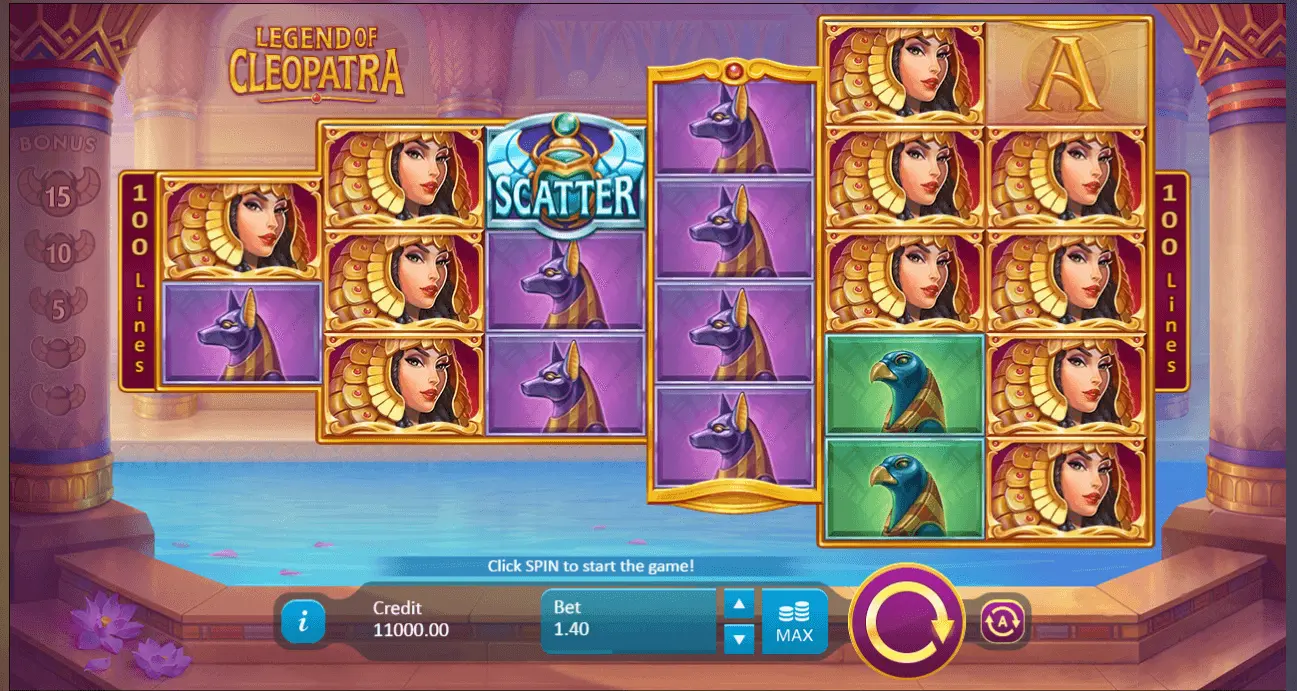Open the info paytable button
Viewport: 1297px width, 691px height.
pos(303,622)
